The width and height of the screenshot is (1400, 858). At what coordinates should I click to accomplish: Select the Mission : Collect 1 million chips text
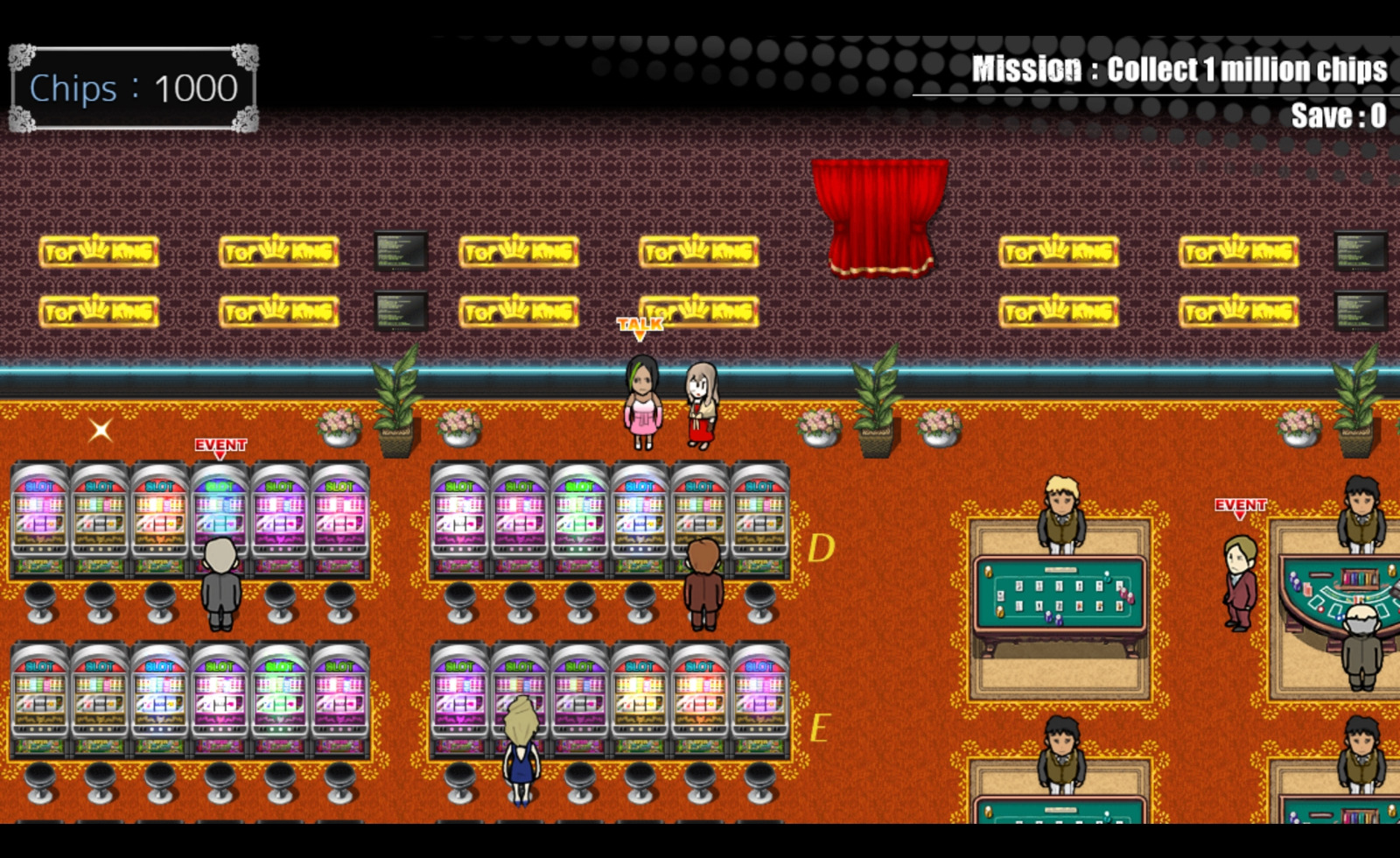pyautogui.click(x=1181, y=67)
